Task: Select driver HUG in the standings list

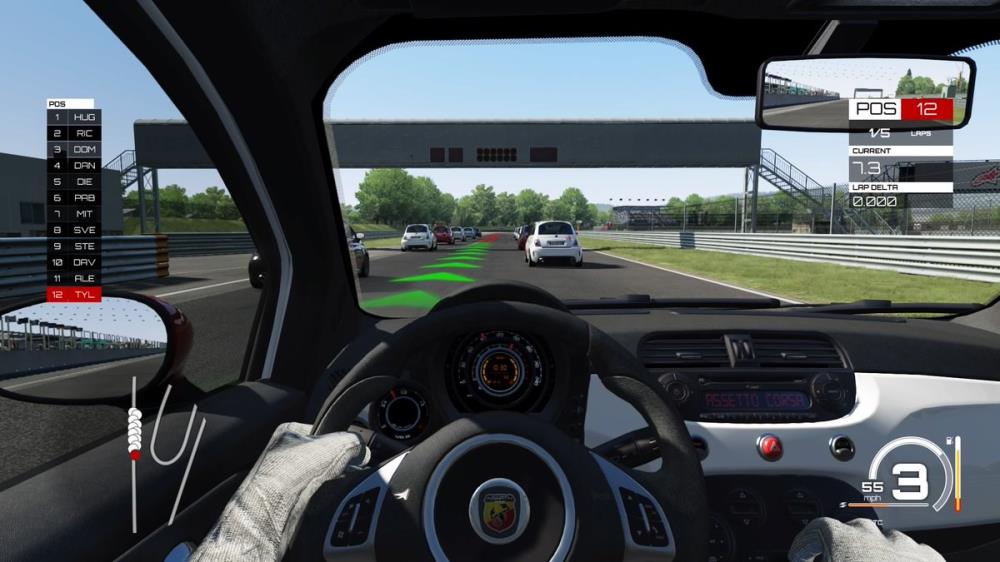Action: pyautogui.click(x=73, y=117)
